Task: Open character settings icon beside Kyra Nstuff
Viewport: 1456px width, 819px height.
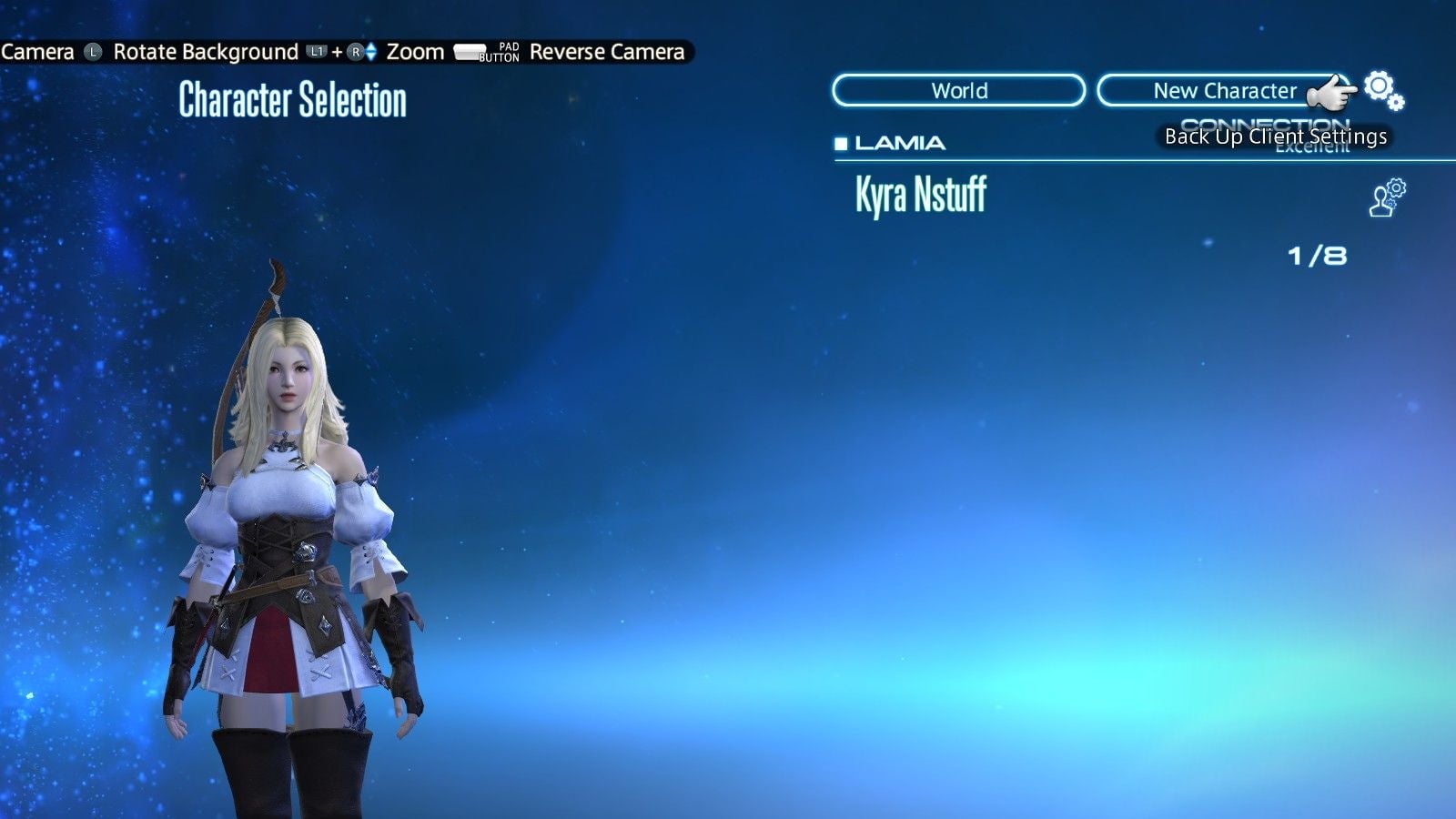Action: point(1384,196)
